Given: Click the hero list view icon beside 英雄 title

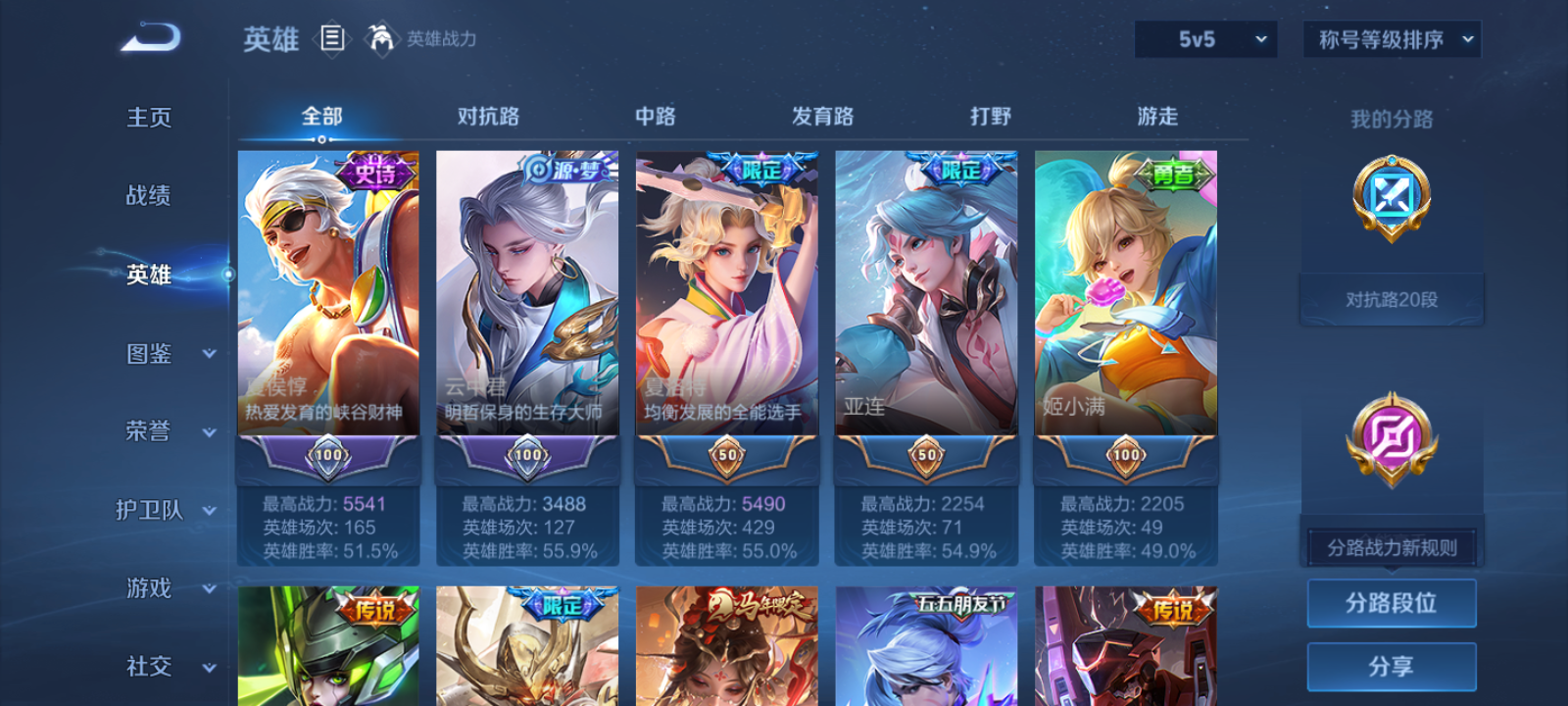Looking at the screenshot, I should coord(330,39).
